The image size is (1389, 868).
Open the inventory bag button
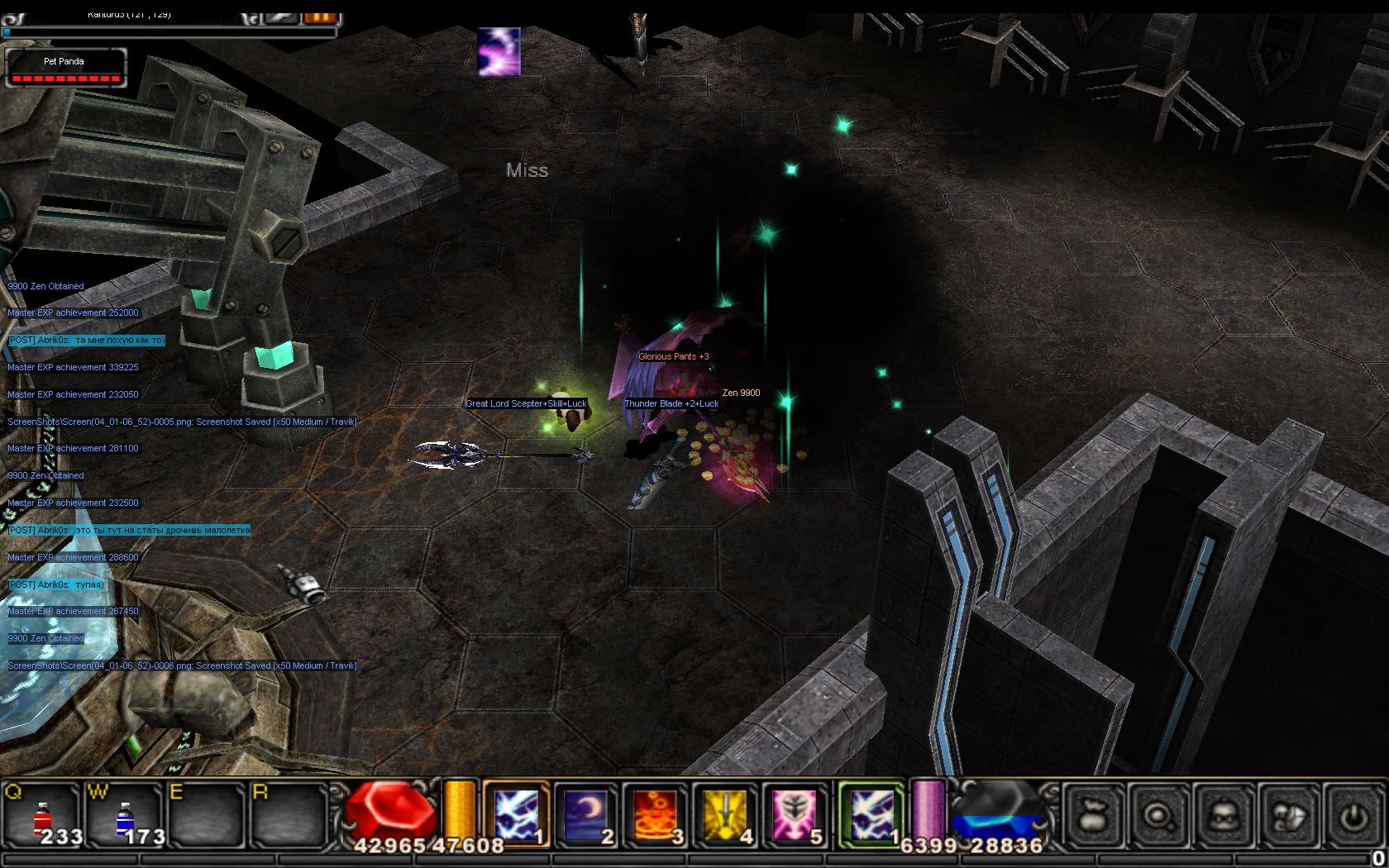[x=1093, y=816]
